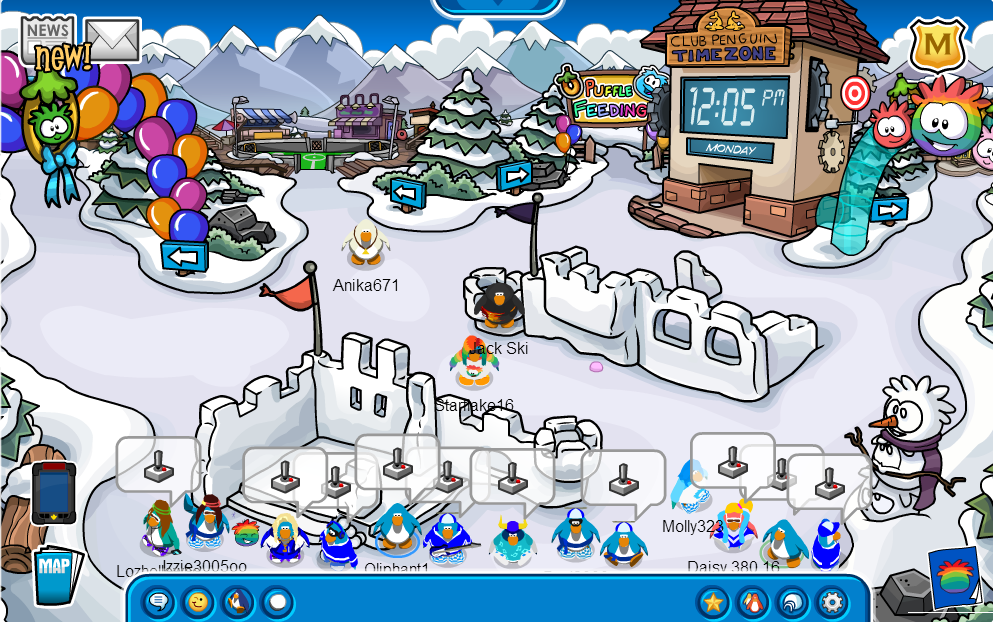This screenshot has width=993, height=622.
Task: Open the spy phone
Action: click(x=53, y=493)
